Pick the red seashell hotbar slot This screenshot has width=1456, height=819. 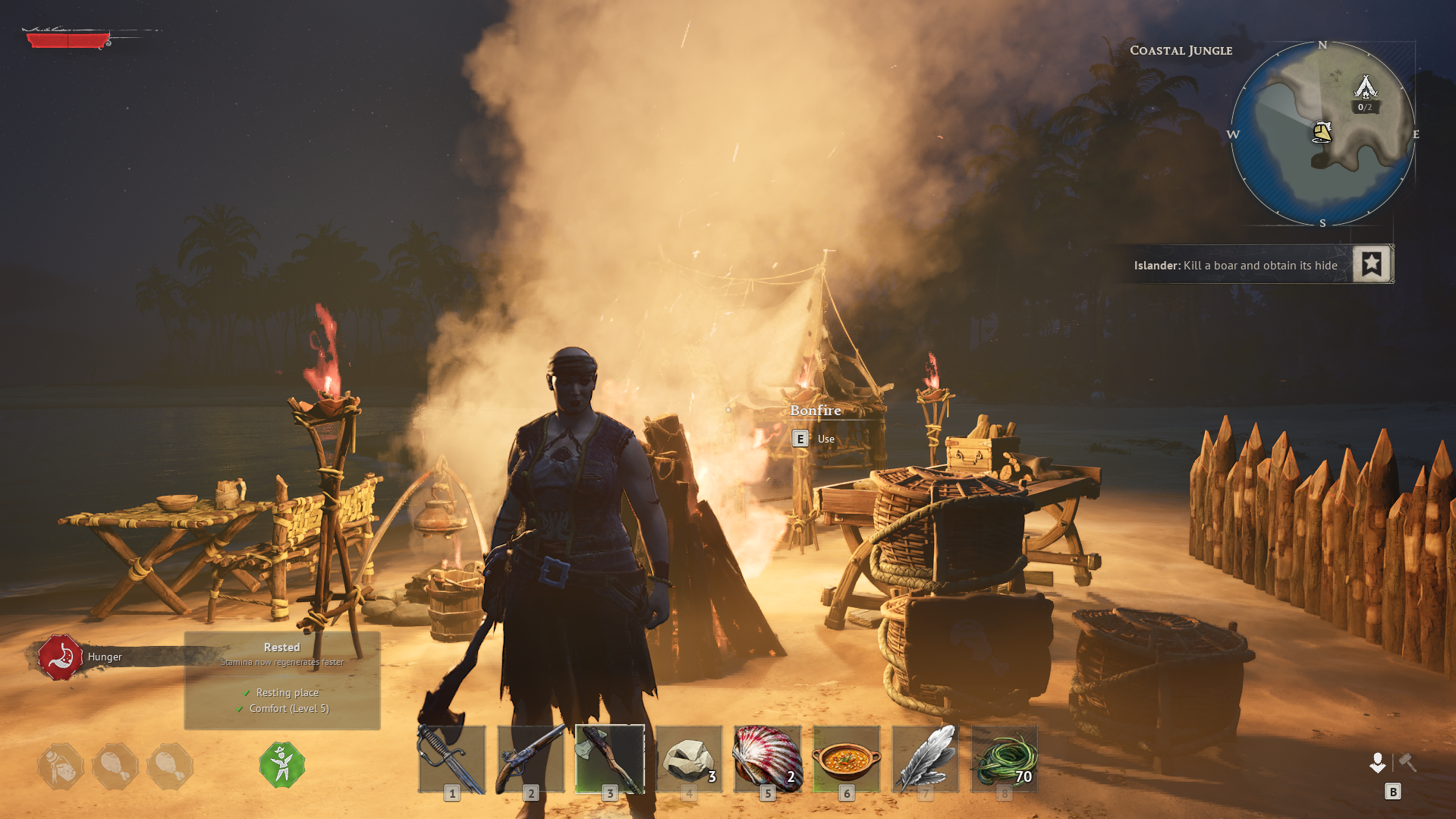768,759
